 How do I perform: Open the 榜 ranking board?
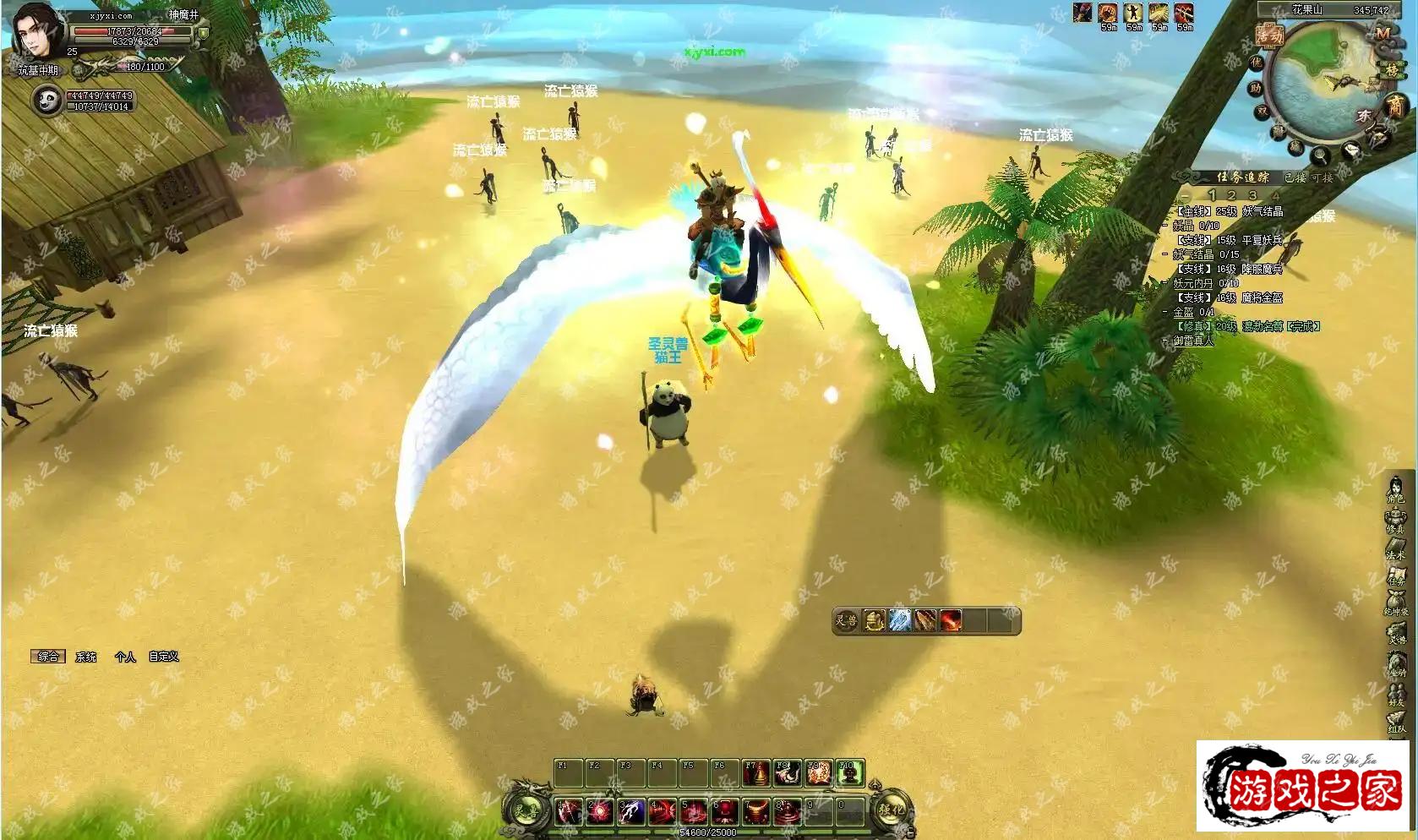tap(1393, 69)
